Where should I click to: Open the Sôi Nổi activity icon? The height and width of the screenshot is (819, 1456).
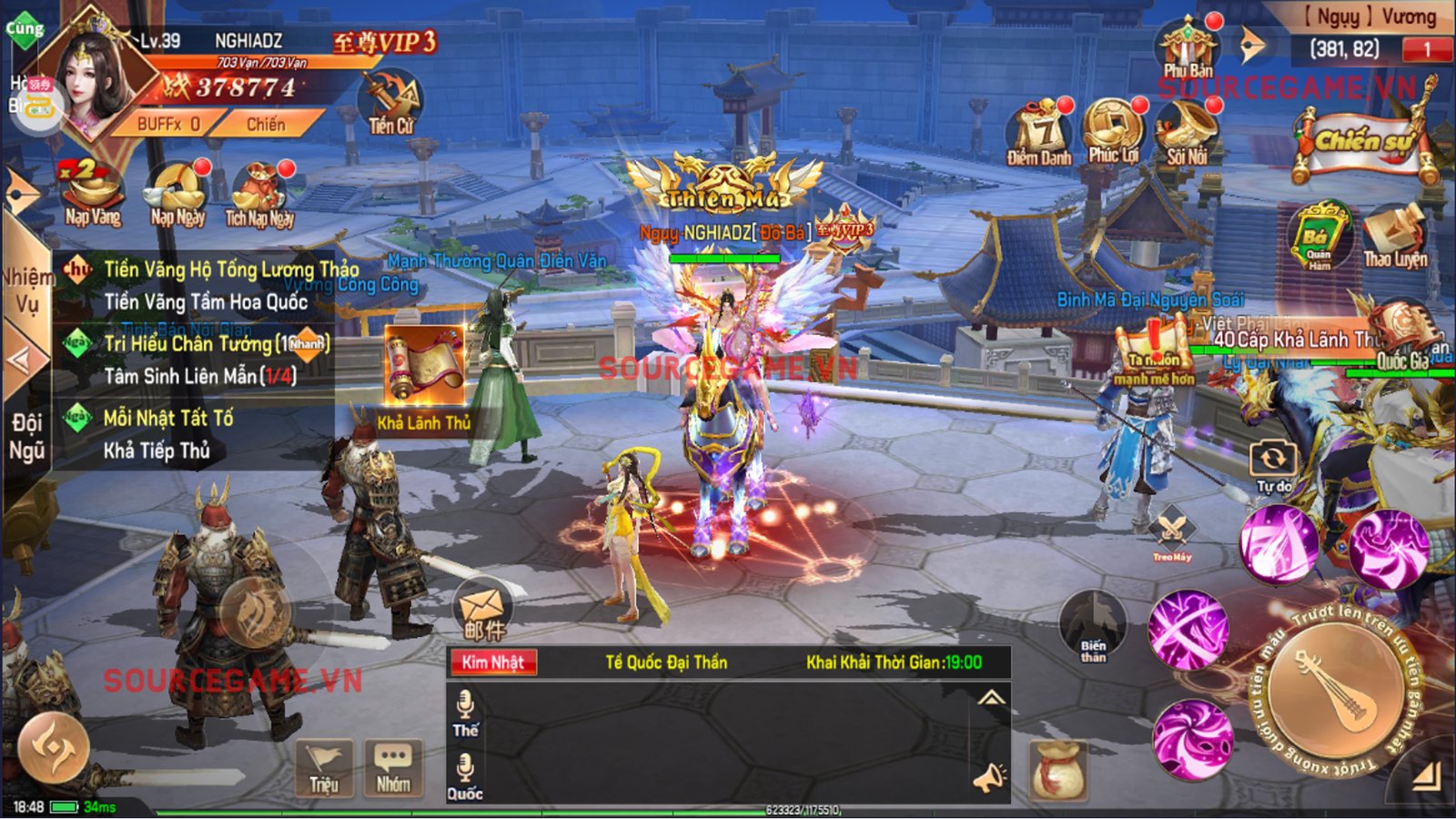click(x=1187, y=131)
